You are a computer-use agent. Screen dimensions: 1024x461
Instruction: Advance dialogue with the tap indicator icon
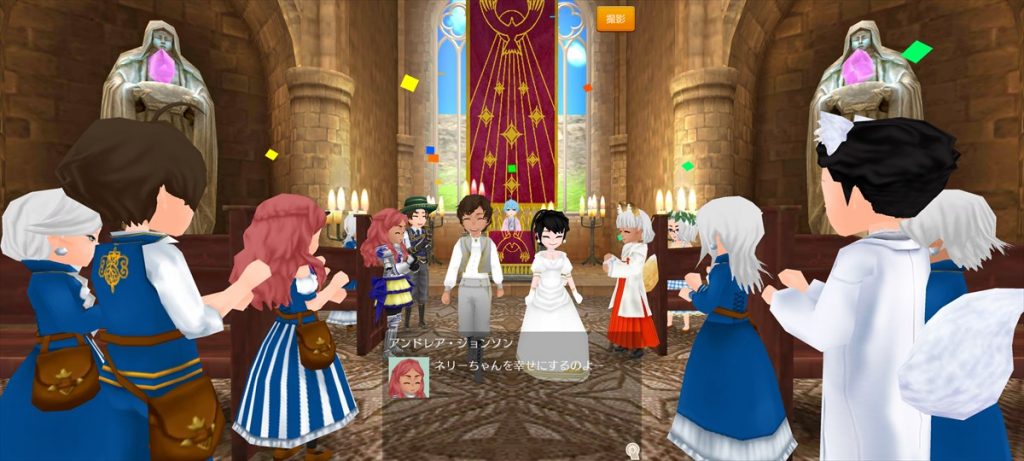(x=632, y=451)
